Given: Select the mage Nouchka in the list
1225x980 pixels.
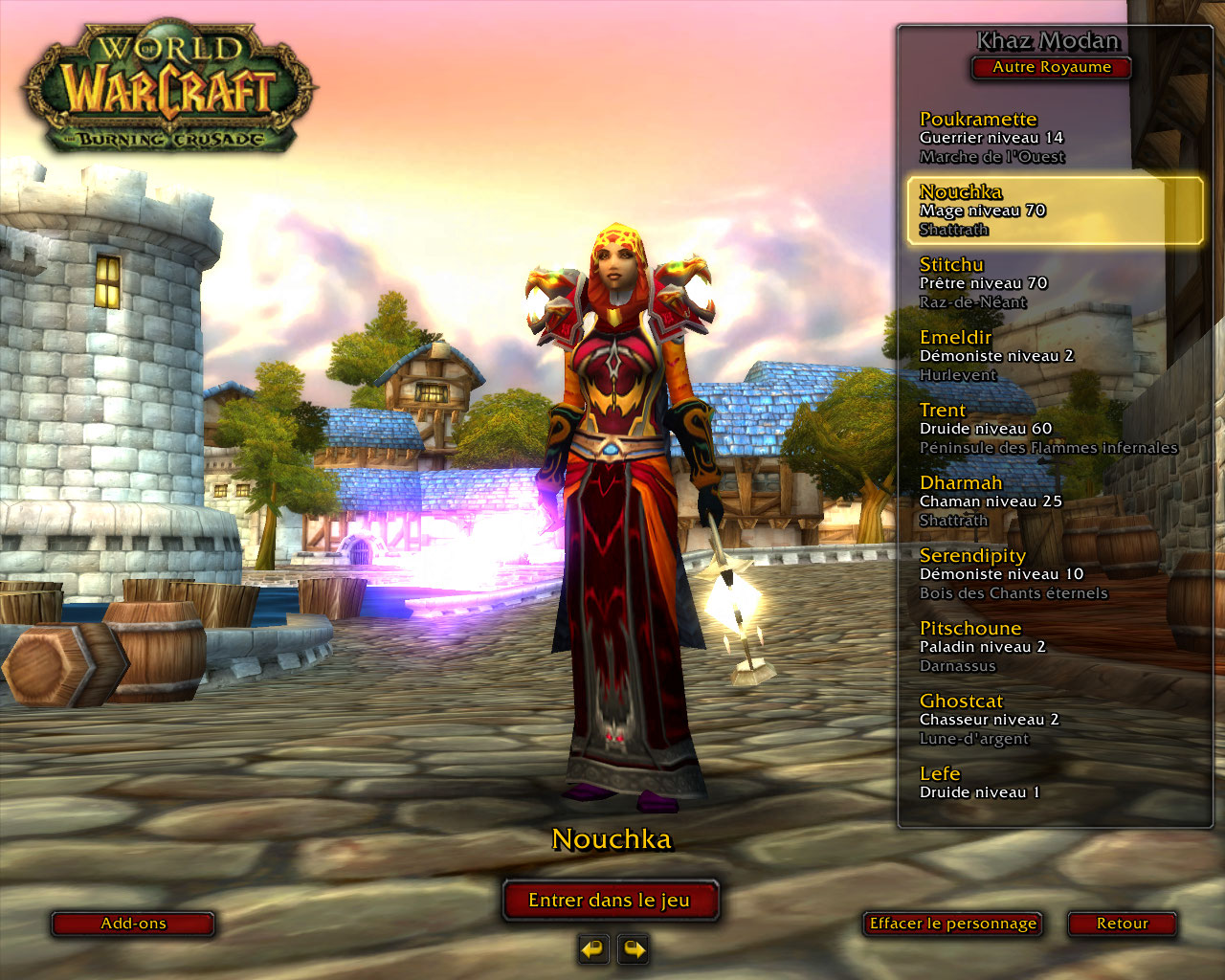Looking at the screenshot, I should [1053, 211].
